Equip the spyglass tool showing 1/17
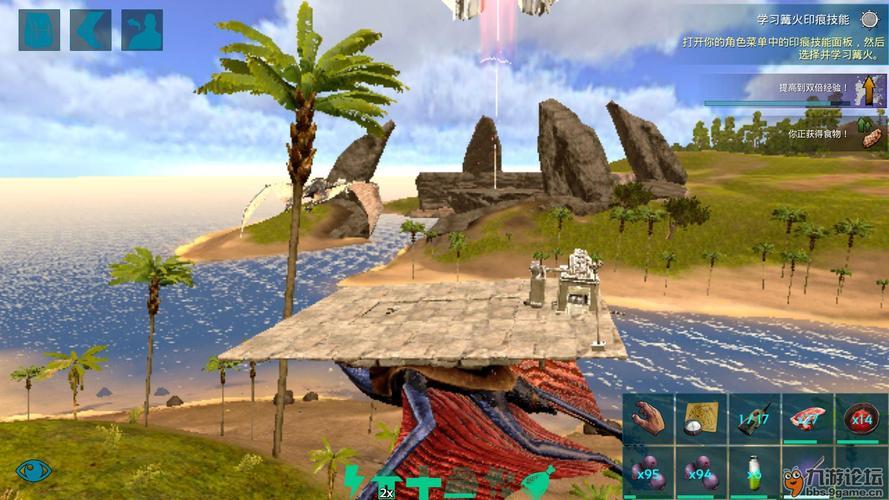Screen dimensions: 889x500 pyautogui.click(x=754, y=419)
